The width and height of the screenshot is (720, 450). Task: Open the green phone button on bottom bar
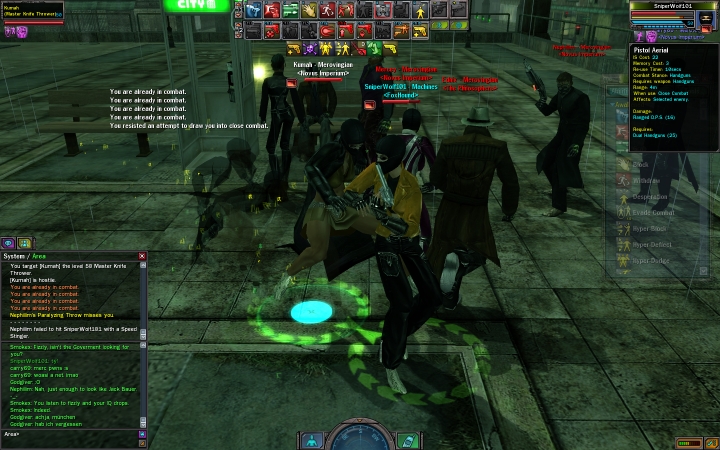point(408,440)
